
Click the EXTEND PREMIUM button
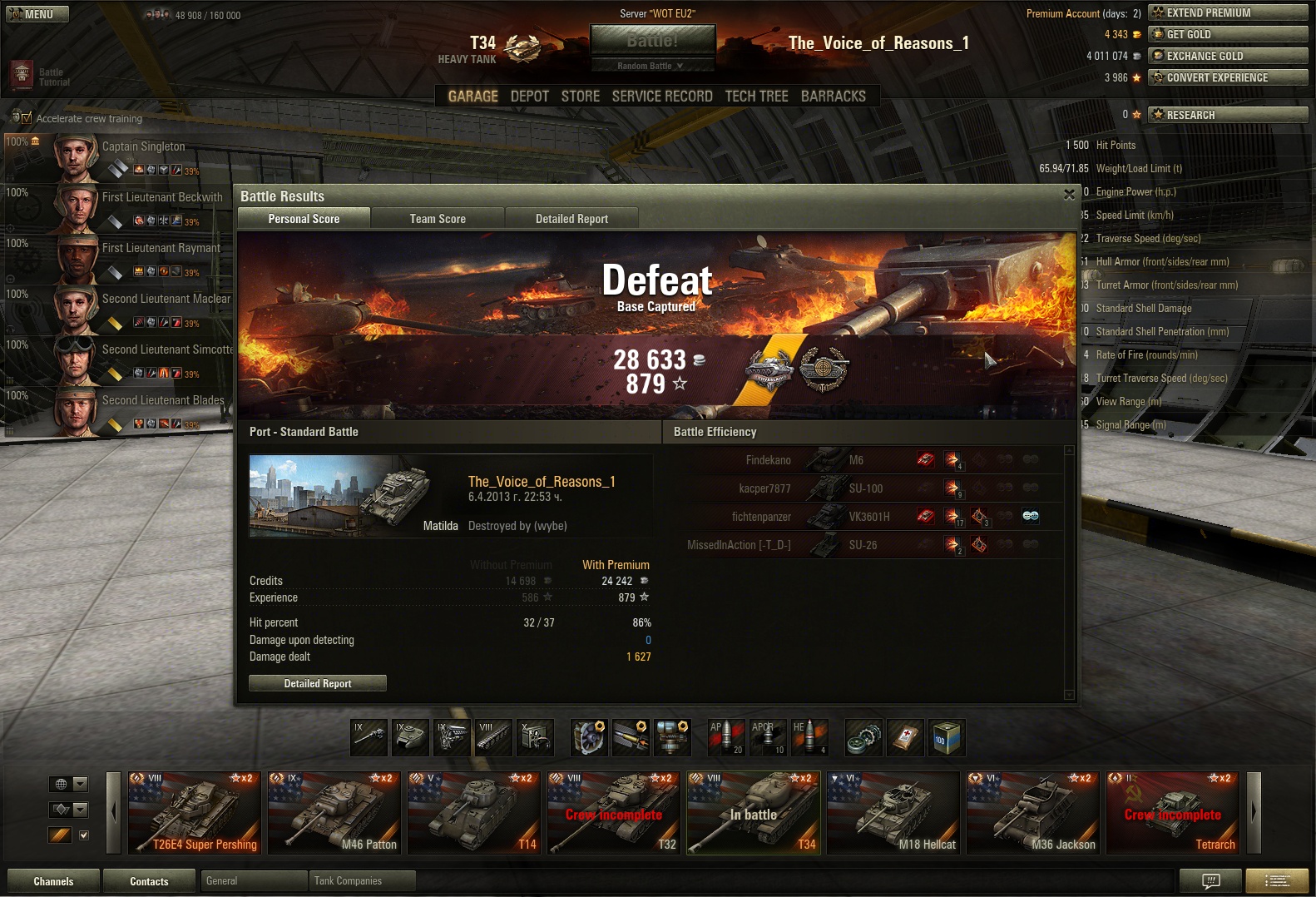click(x=1227, y=12)
